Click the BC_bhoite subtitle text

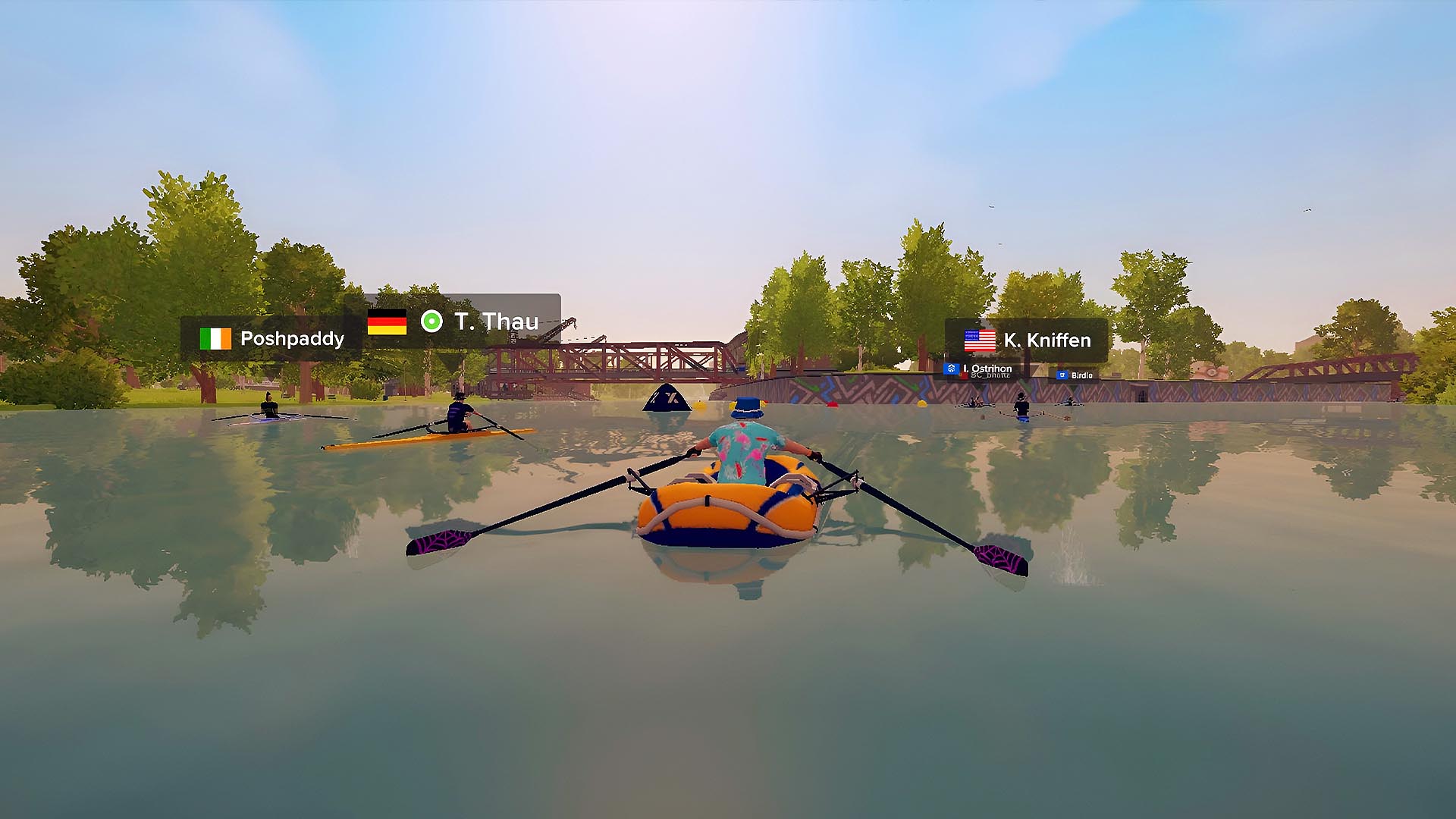click(x=990, y=375)
